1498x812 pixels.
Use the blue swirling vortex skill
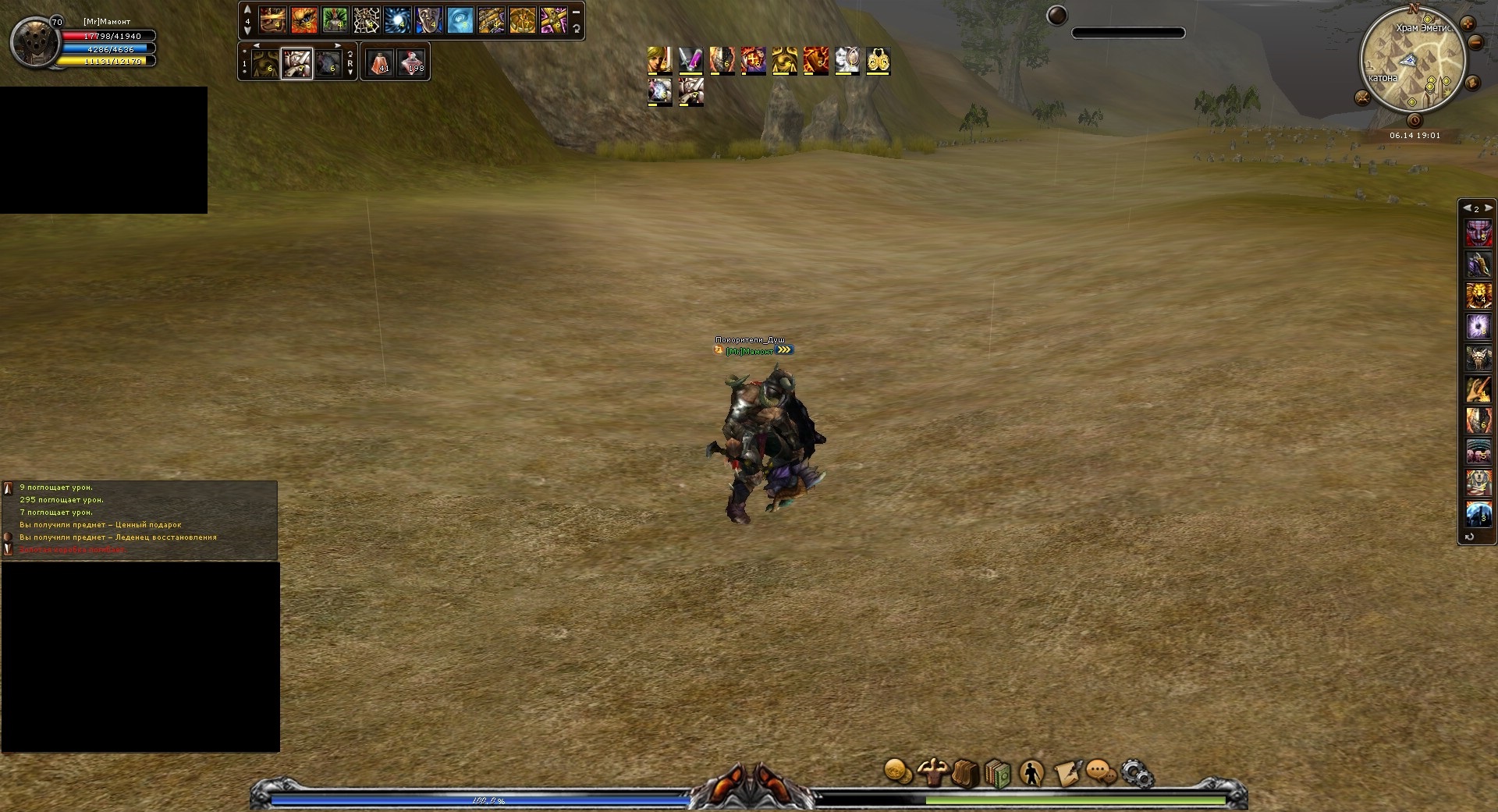[397, 20]
